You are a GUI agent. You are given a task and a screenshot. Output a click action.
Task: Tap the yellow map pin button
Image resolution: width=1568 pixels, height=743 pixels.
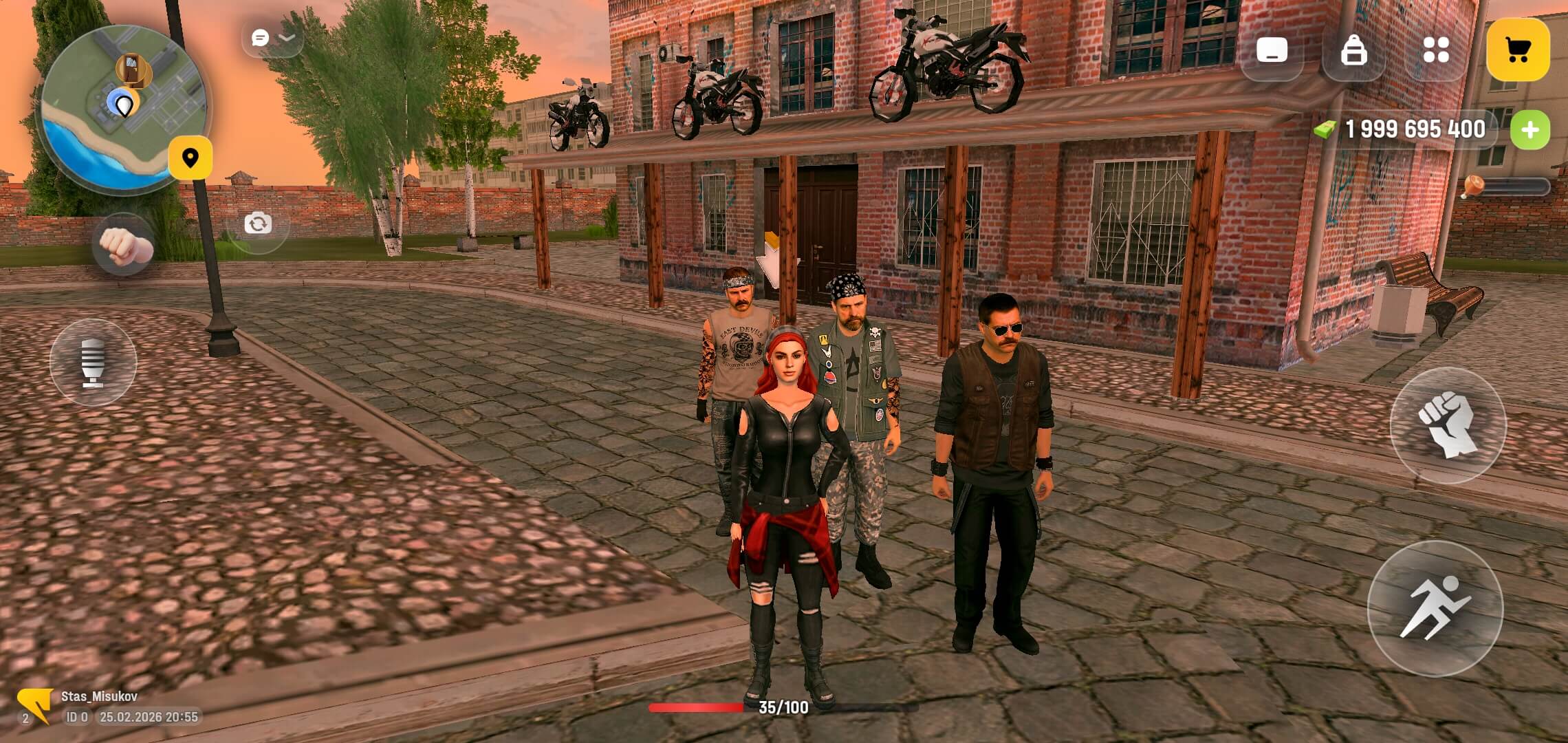click(x=190, y=158)
